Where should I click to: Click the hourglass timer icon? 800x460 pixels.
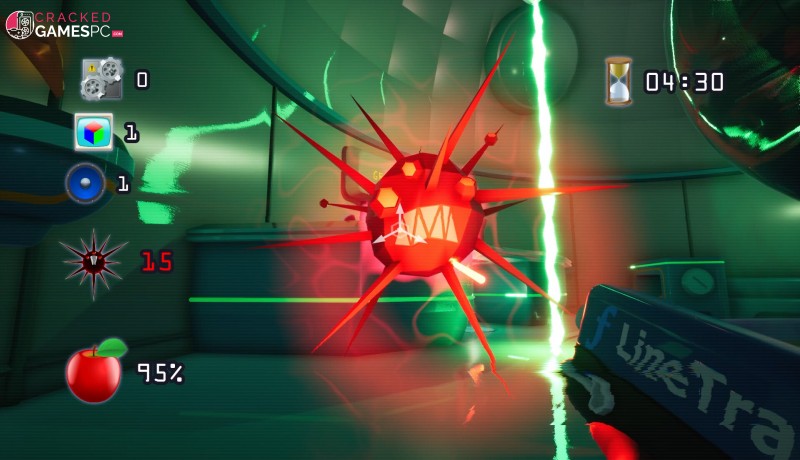619,81
